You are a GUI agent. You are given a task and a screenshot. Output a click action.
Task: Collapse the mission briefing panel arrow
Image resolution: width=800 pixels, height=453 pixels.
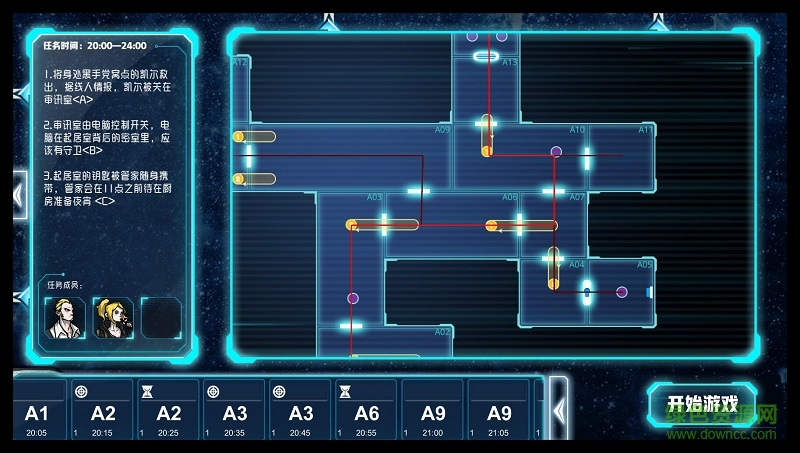click(x=19, y=193)
